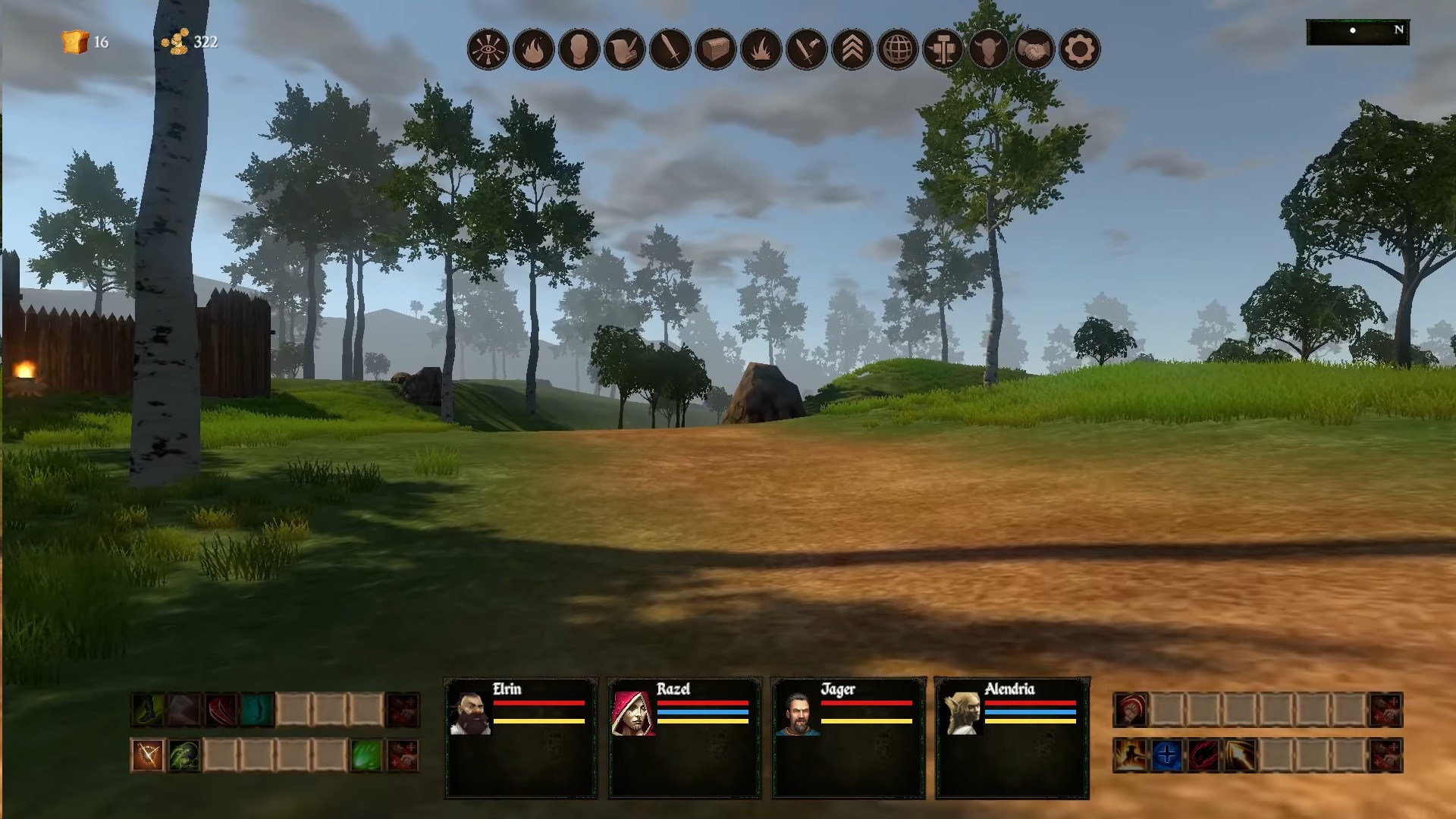The image size is (1456, 819).
Task: Use the blue cross healing spell
Action: 1167,755
